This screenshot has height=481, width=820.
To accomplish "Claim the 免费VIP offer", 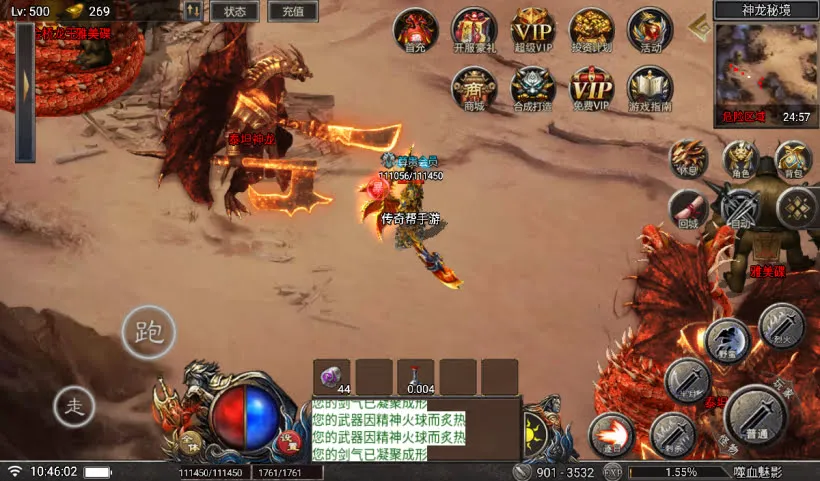I will (x=592, y=89).
